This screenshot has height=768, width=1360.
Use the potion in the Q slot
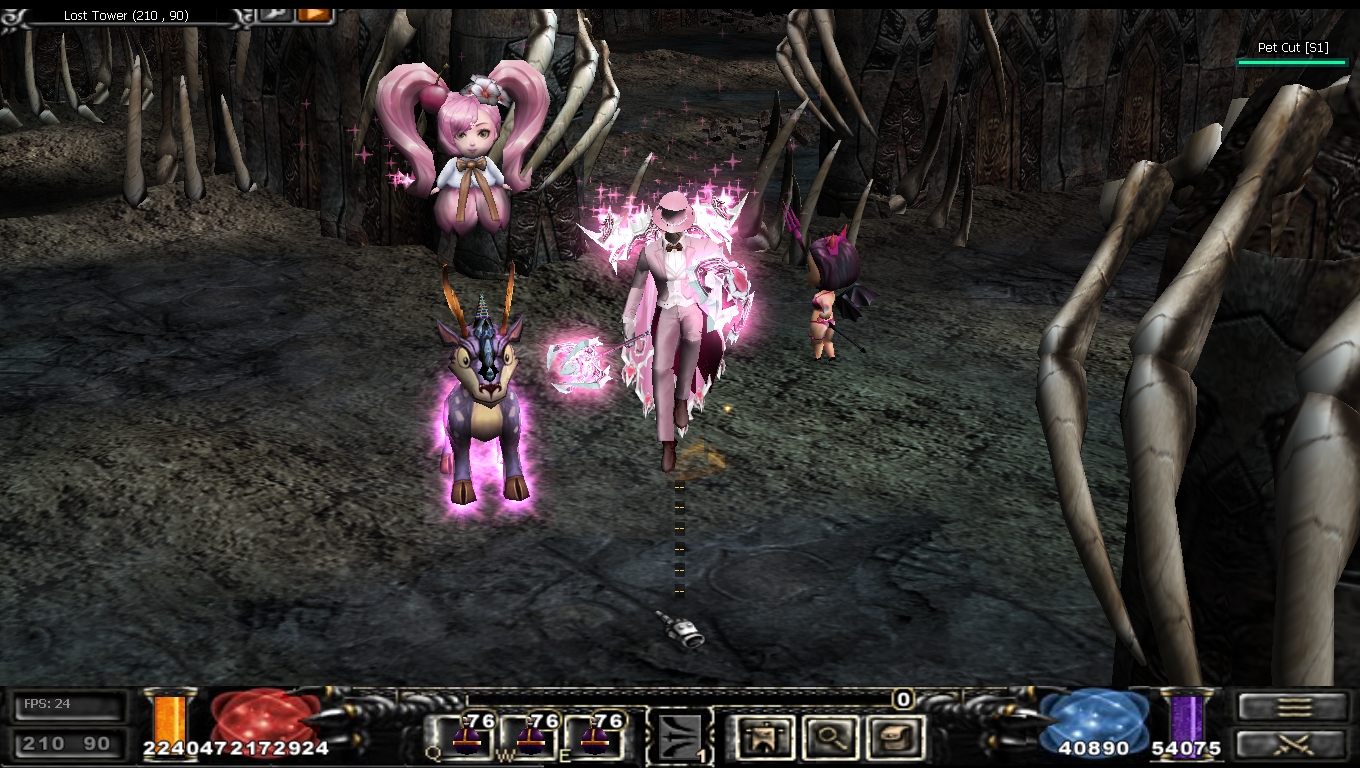[x=464, y=737]
